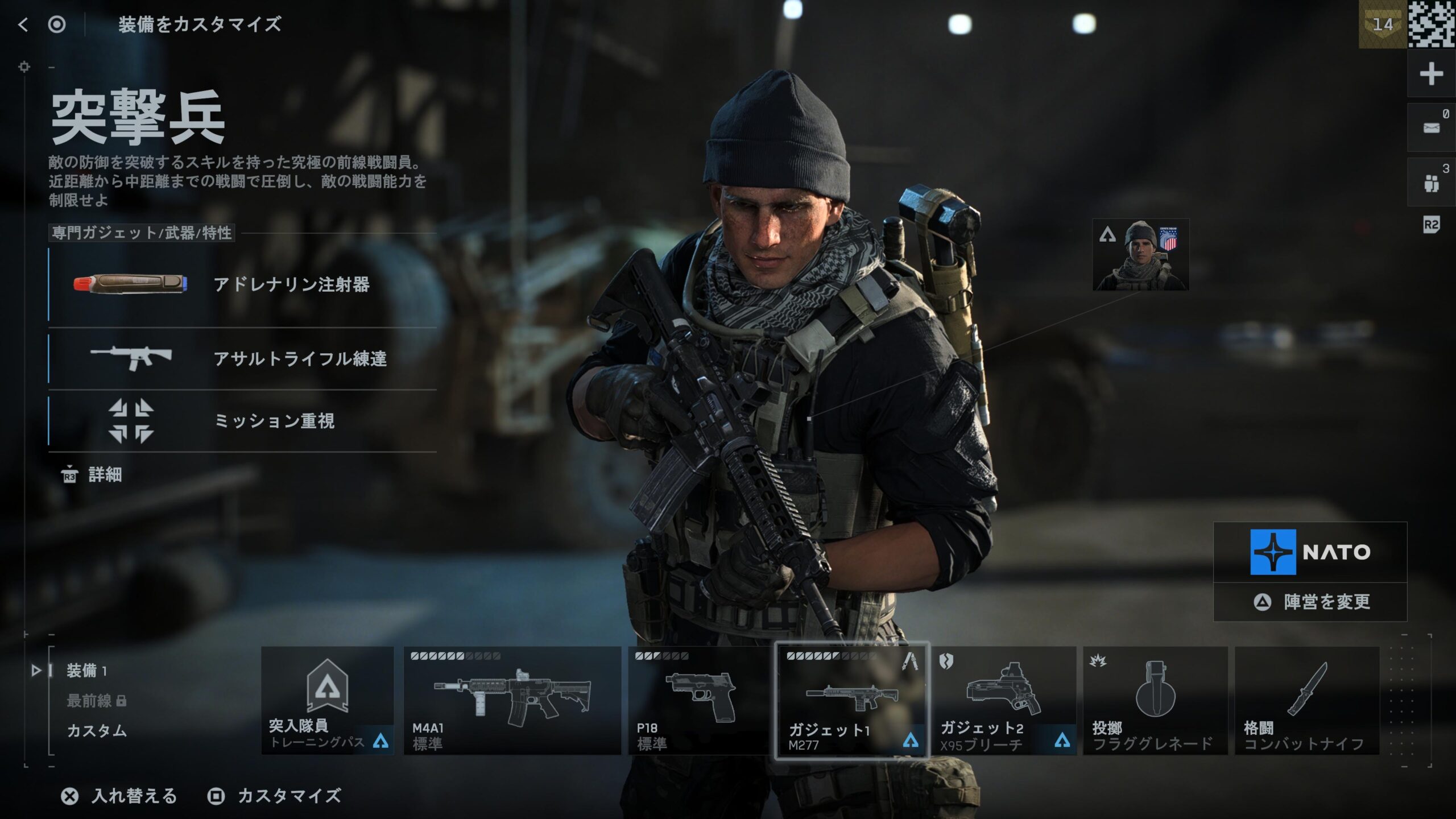Open the mail envelope icon
Viewport: 1456px width, 819px height.
[x=1431, y=128]
